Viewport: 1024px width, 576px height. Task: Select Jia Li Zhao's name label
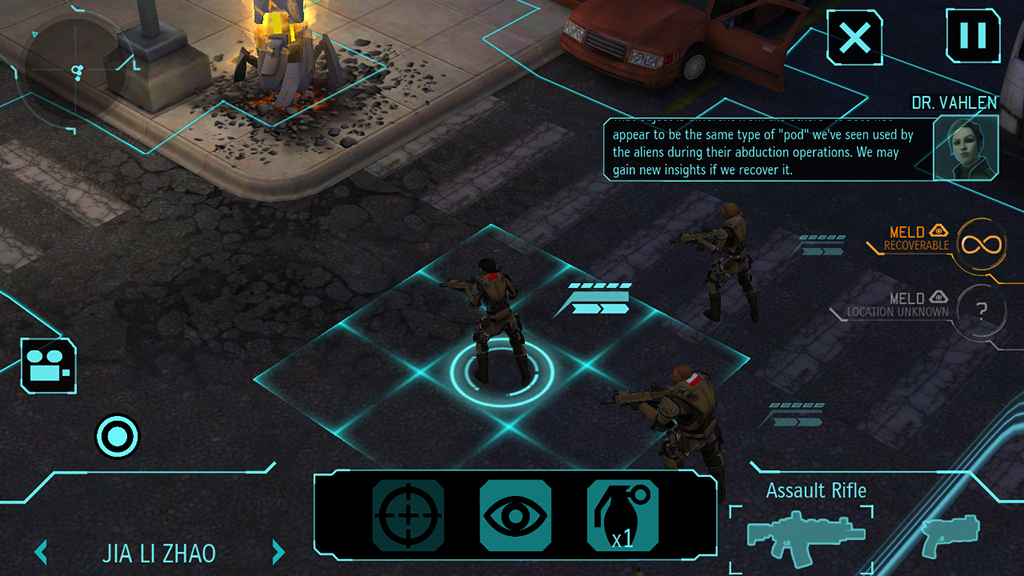(x=159, y=553)
